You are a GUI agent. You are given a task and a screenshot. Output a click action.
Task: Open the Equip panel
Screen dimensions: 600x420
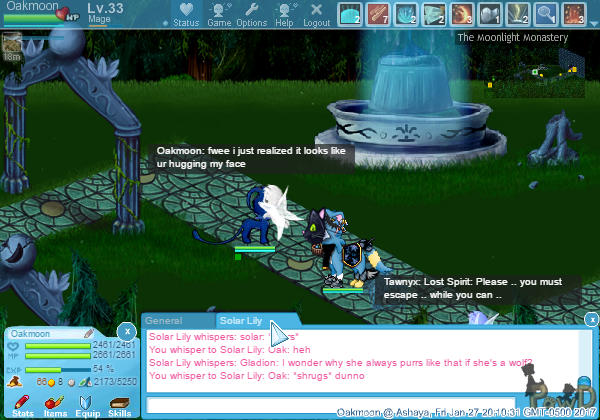[87, 403]
